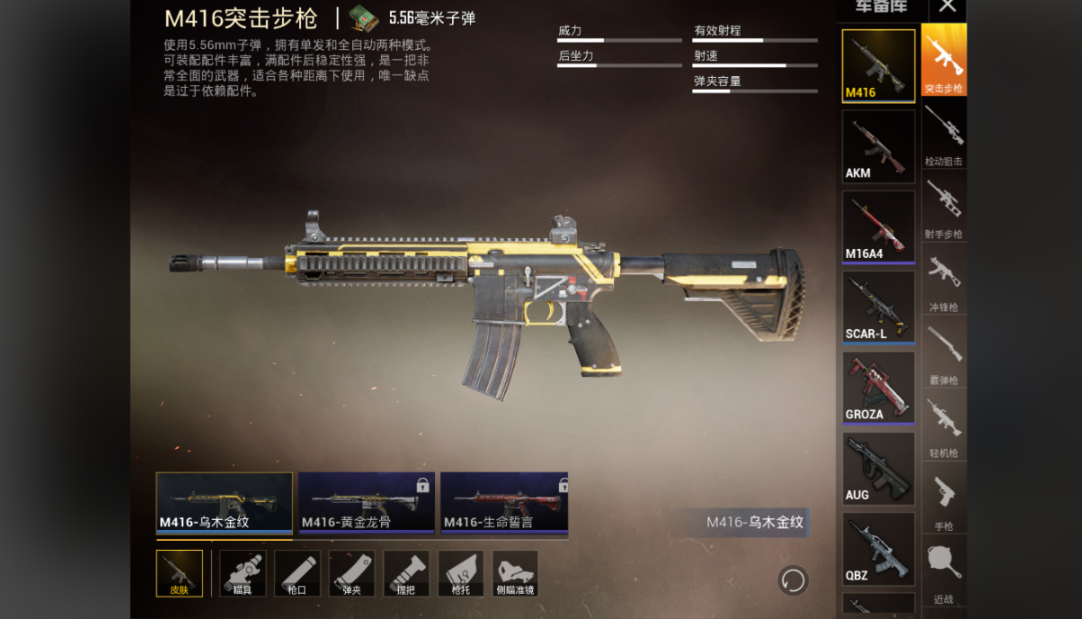Select the locked M416-黄金龙骨 skin
Screen dimensions: 1083x619
click(366, 502)
